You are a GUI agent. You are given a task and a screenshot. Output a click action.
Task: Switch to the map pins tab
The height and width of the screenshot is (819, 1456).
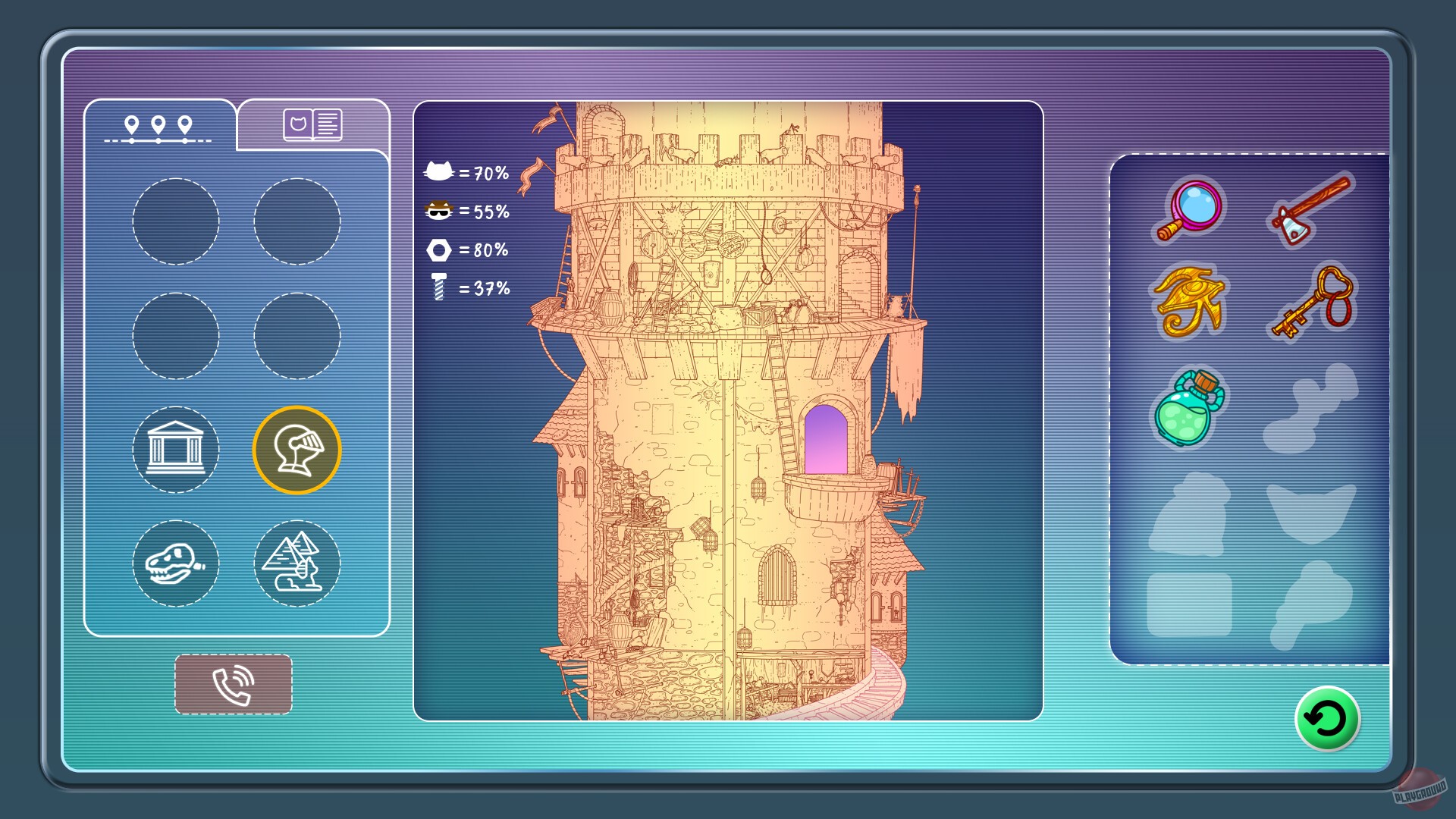(157, 125)
